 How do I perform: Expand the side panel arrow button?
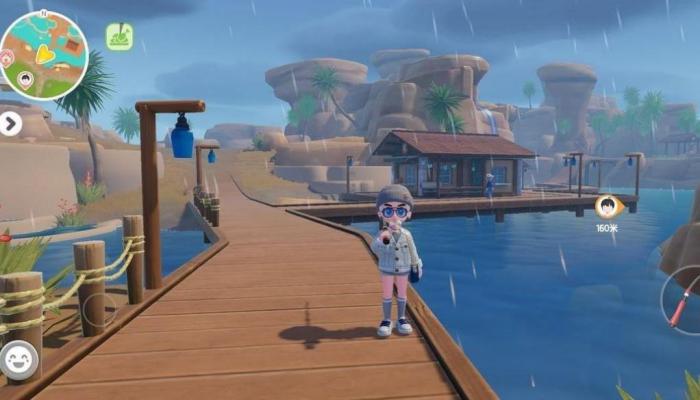tap(10, 123)
